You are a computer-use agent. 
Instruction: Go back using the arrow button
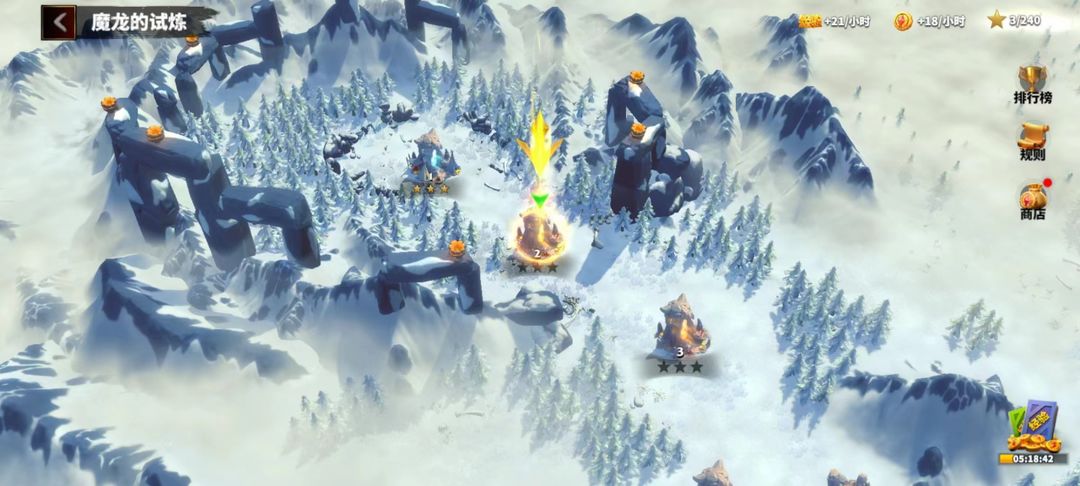click(58, 22)
